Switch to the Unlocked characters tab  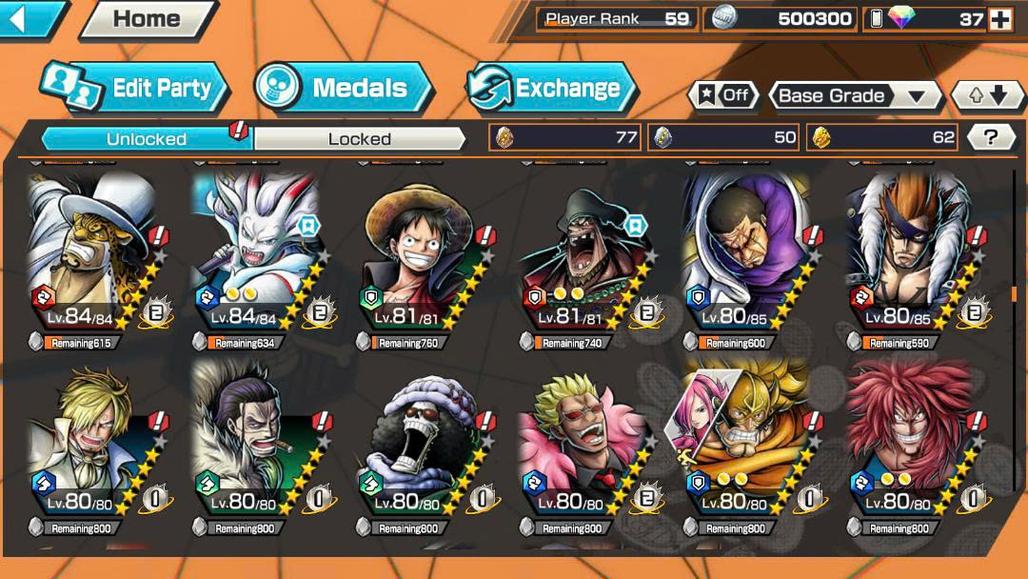point(146,139)
